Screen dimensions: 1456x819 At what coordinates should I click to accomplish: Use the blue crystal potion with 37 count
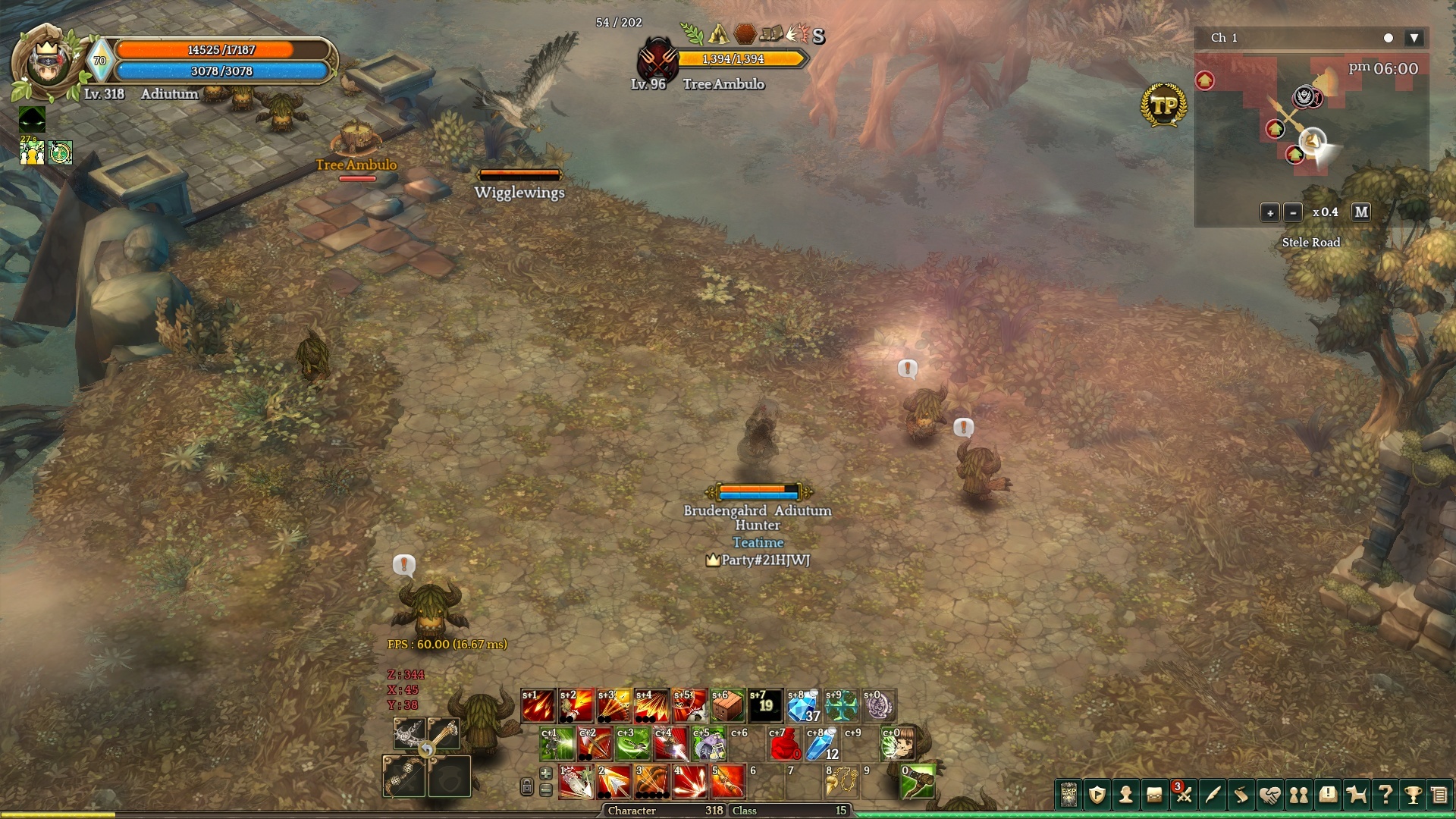(x=803, y=706)
